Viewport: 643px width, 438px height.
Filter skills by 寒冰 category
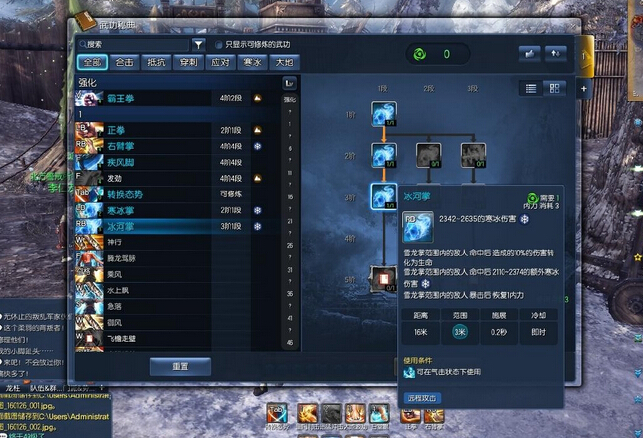click(x=254, y=62)
